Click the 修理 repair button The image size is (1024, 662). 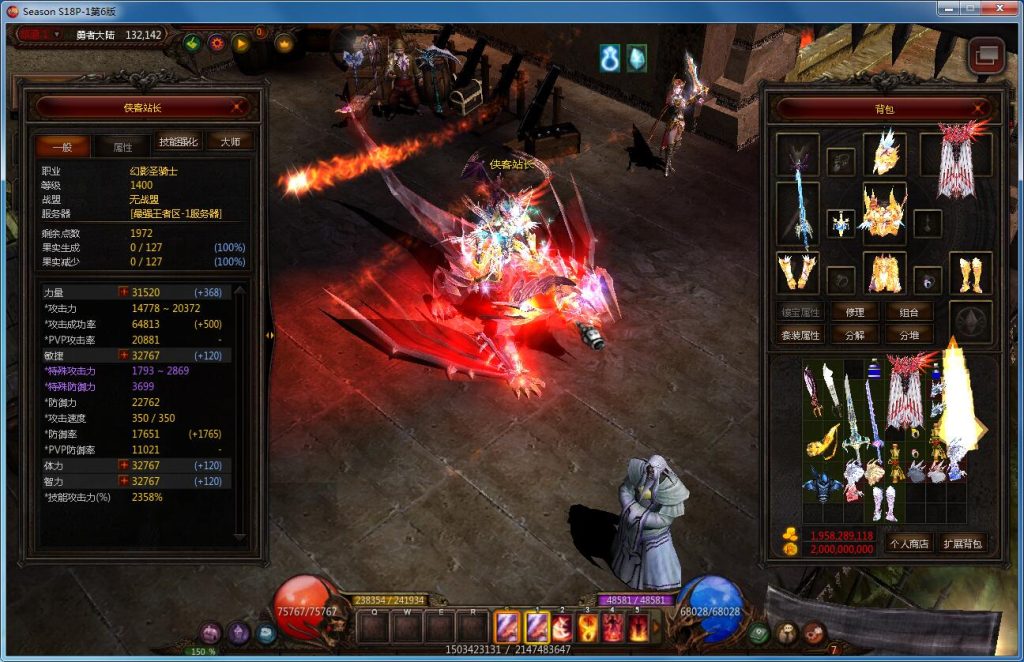pos(854,312)
